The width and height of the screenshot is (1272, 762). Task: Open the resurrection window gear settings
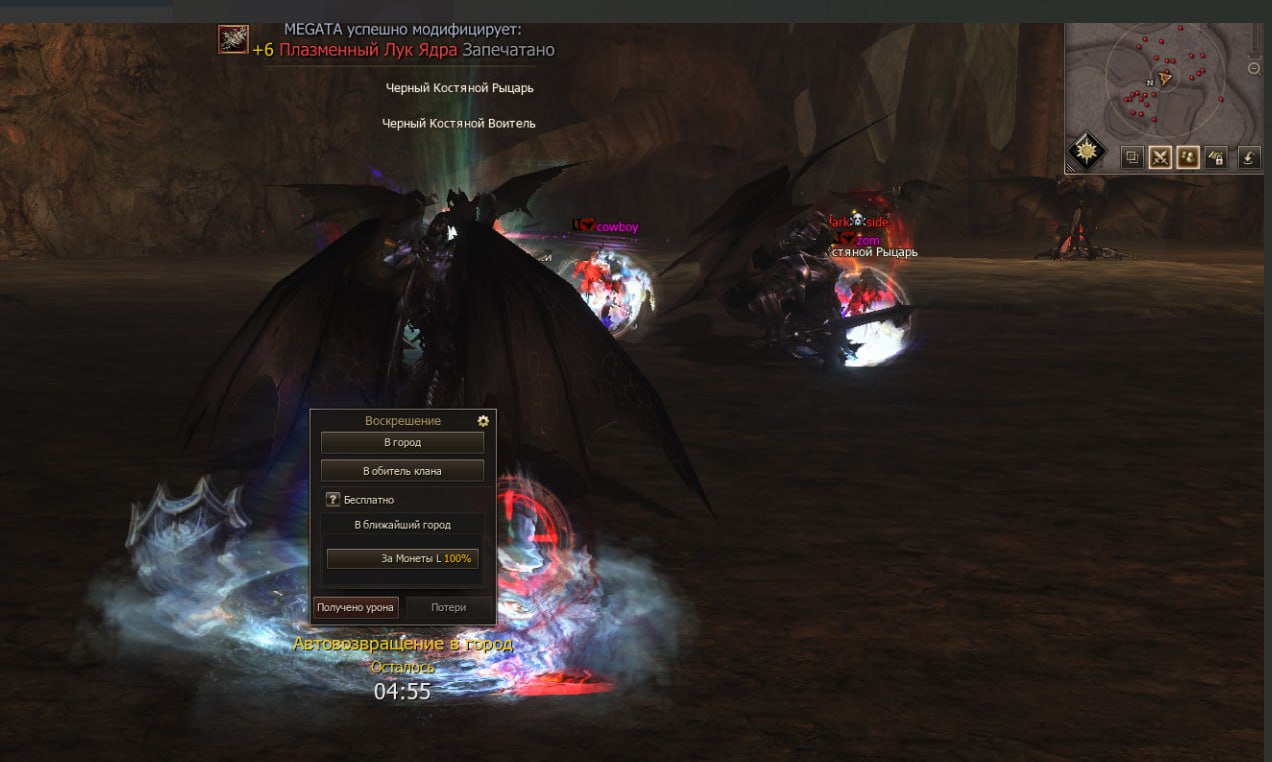point(483,421)
